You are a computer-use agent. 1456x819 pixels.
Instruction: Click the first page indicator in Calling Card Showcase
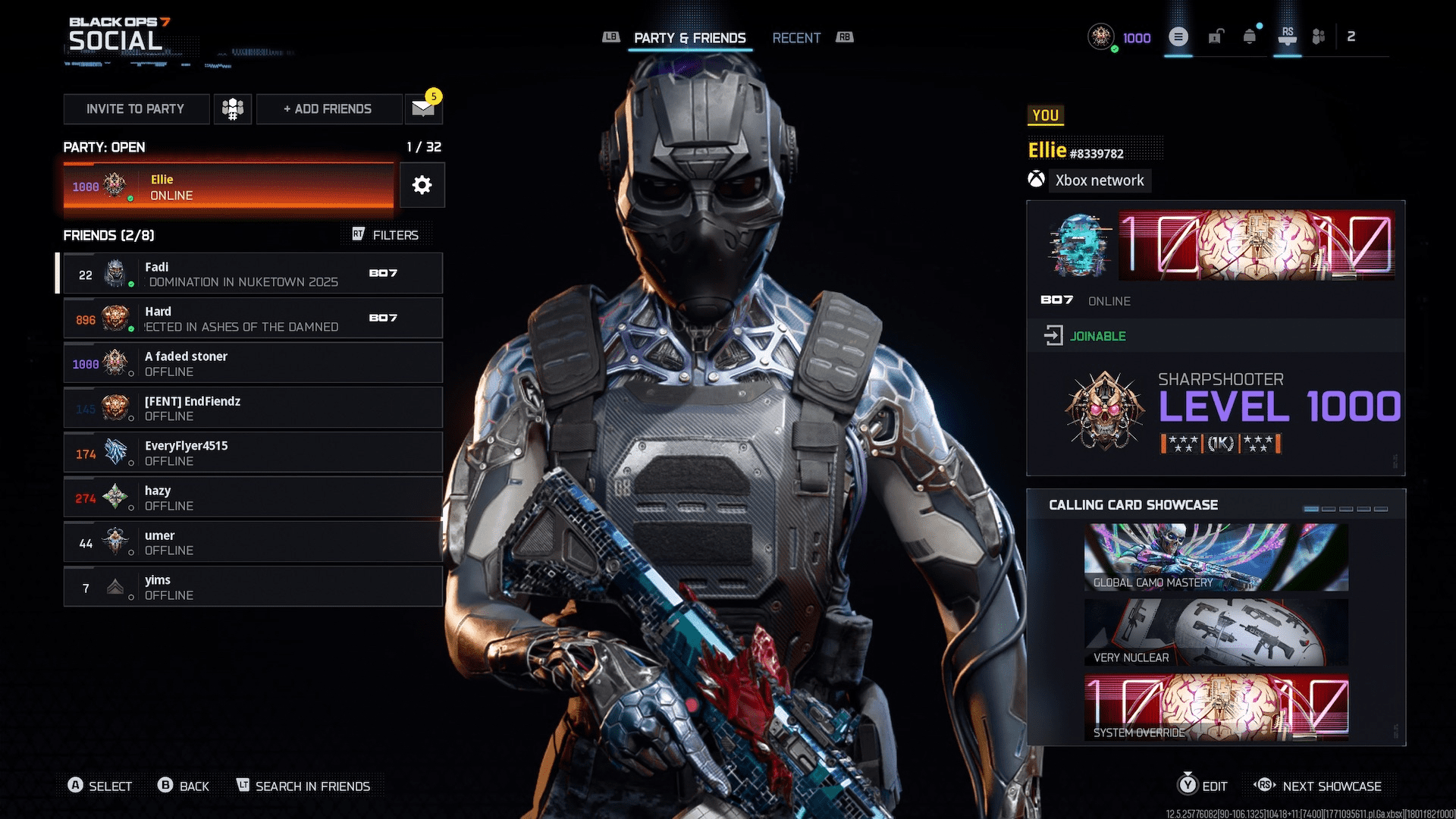coord(1311,509)
